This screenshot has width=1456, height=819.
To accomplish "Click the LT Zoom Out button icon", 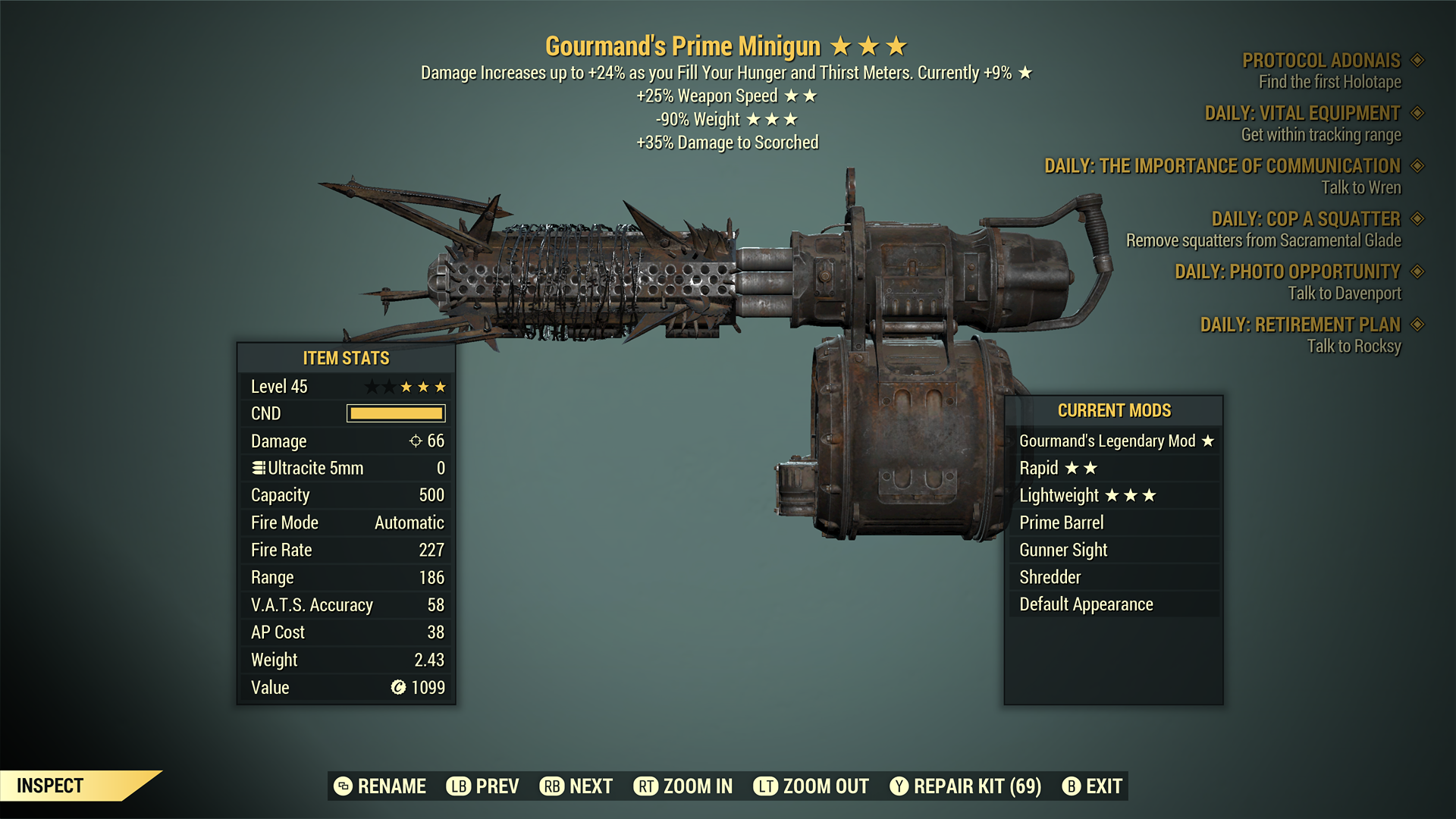I will coord(766,786).
